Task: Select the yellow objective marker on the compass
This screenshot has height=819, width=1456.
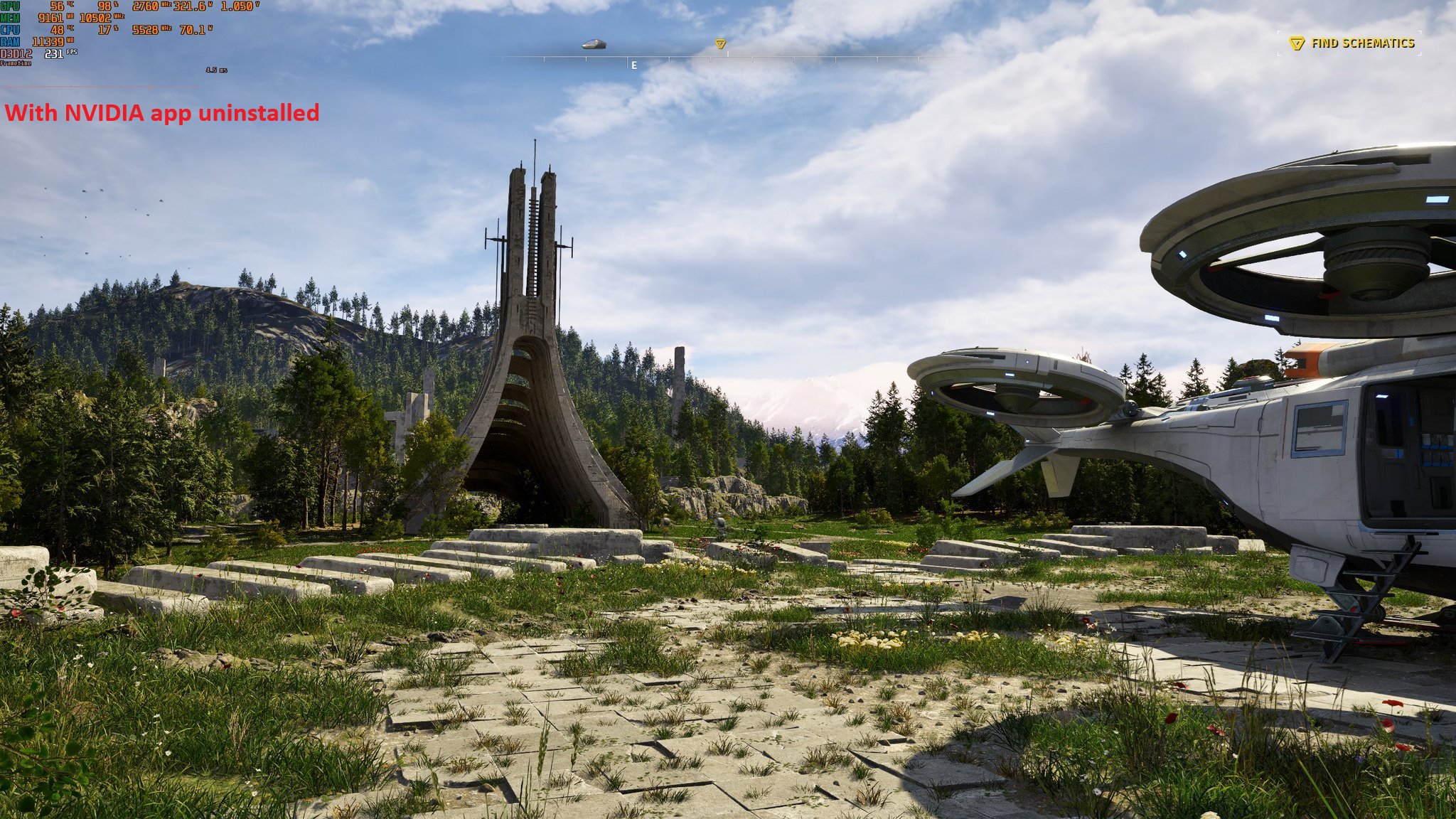Action: (720, 44)
